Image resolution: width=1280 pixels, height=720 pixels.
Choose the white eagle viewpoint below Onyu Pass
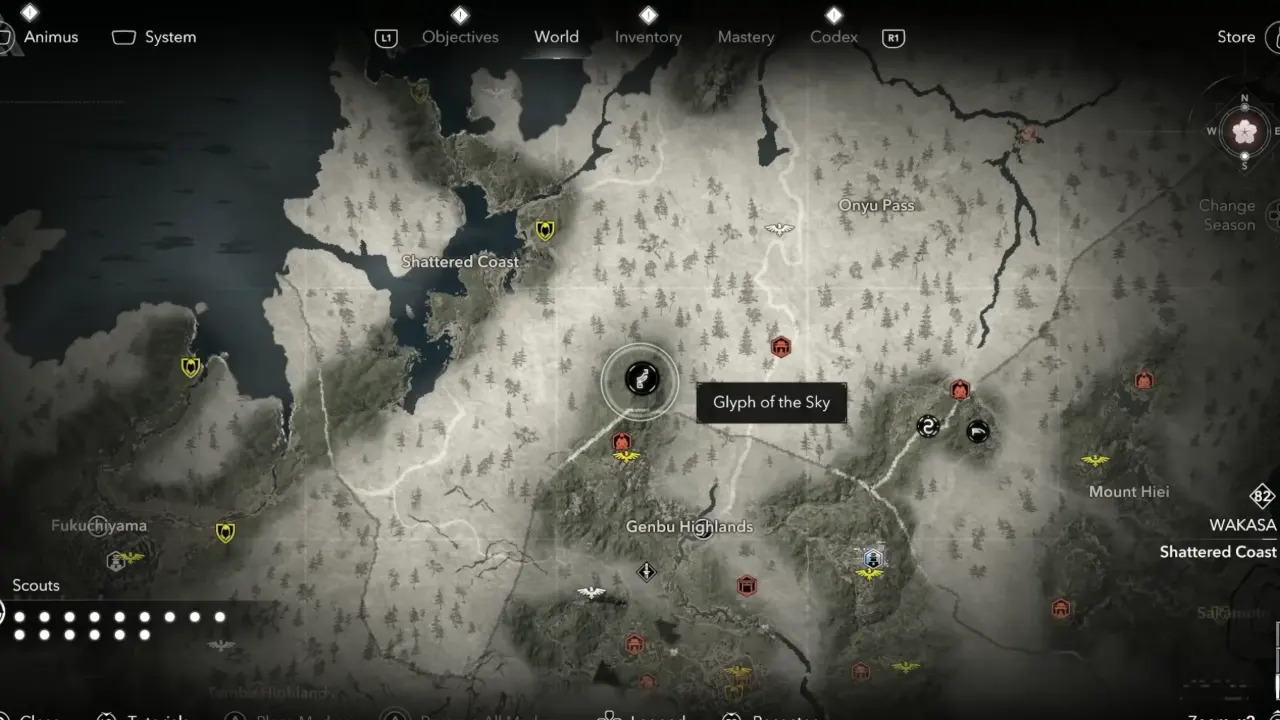[779, 229]
